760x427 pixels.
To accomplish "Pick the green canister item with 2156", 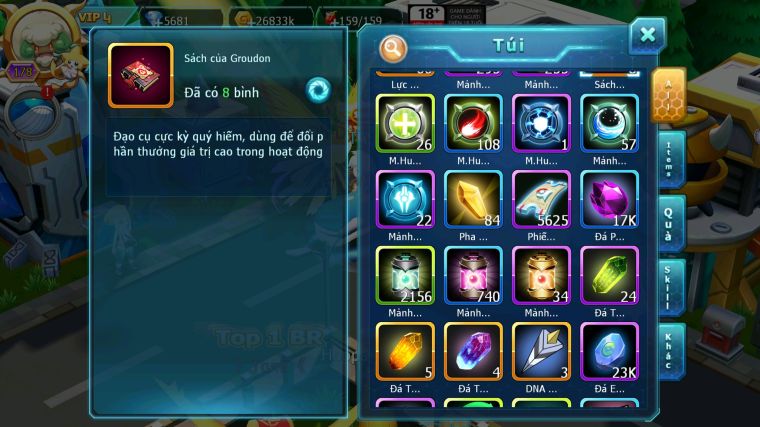I will point(405,275).
